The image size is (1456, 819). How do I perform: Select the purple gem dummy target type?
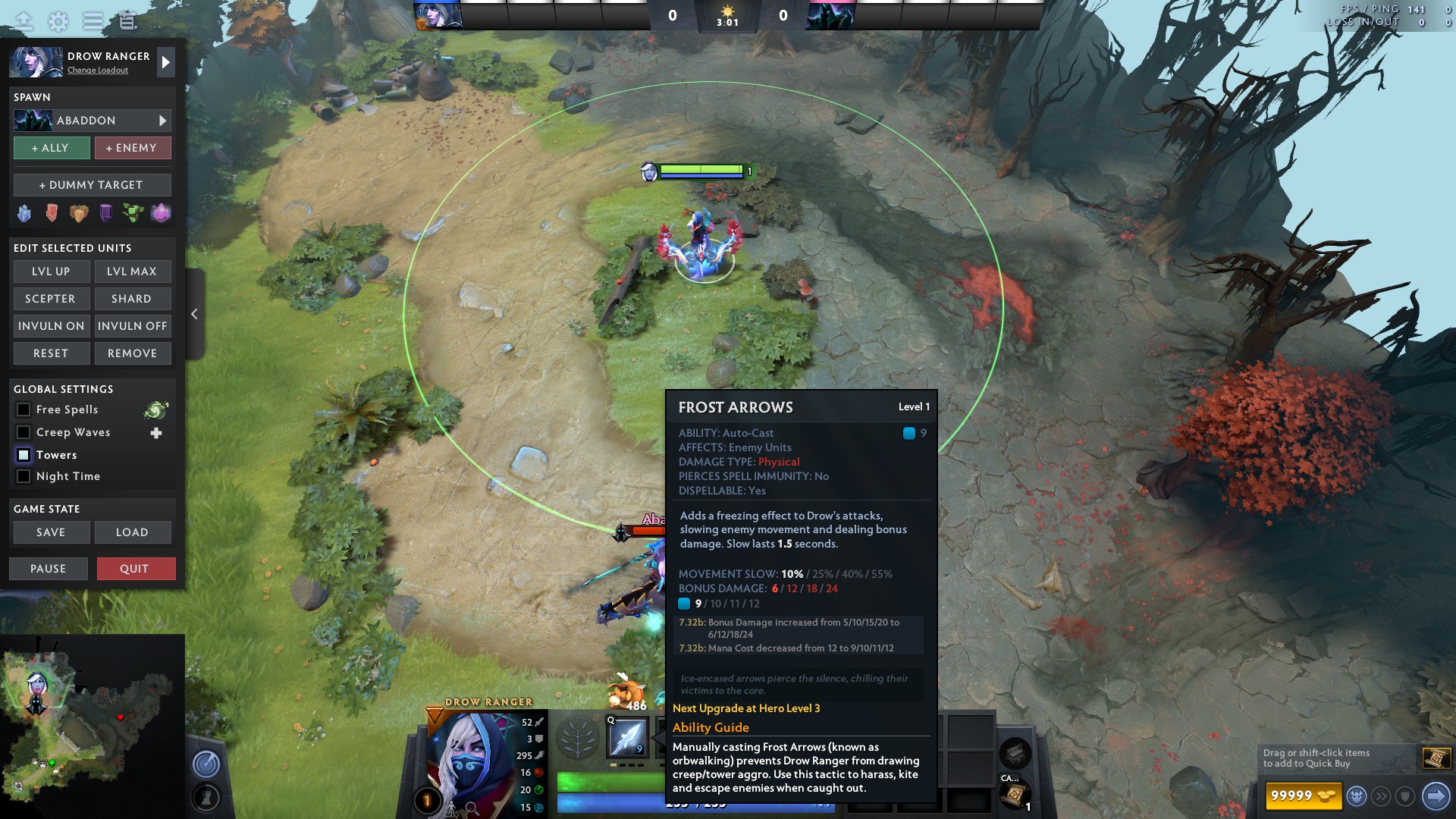106,213
